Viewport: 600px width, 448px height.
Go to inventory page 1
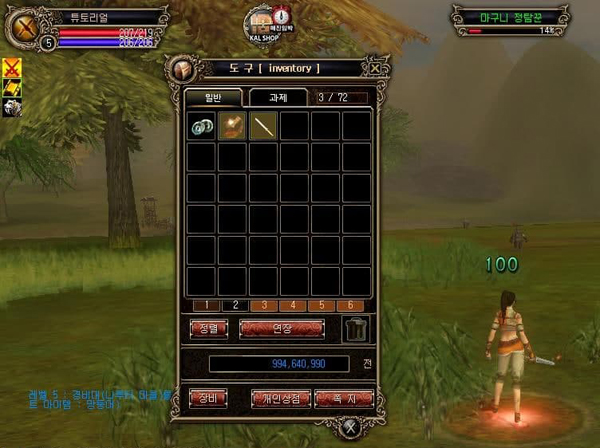click(x=201, y=304)
